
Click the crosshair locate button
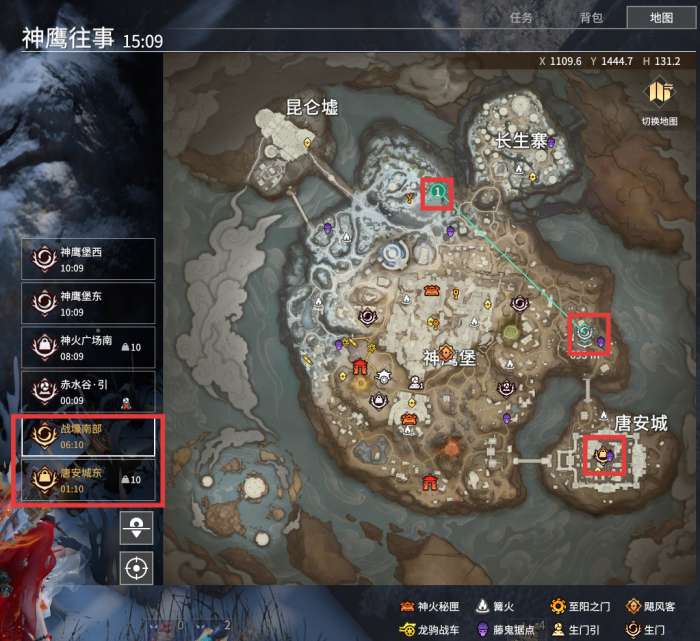pos(136,569)
